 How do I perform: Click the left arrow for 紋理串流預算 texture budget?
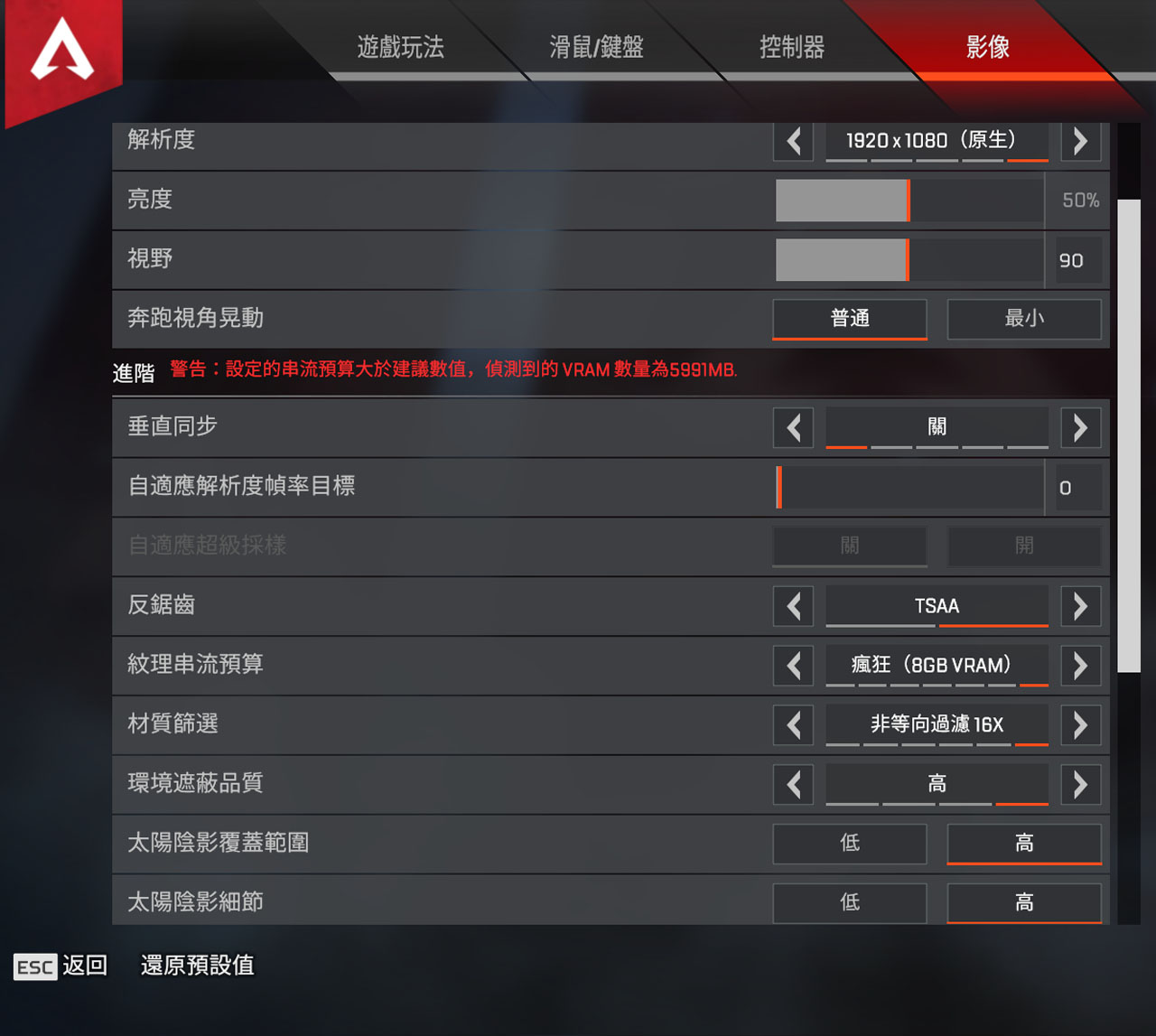tap(793, 666)
